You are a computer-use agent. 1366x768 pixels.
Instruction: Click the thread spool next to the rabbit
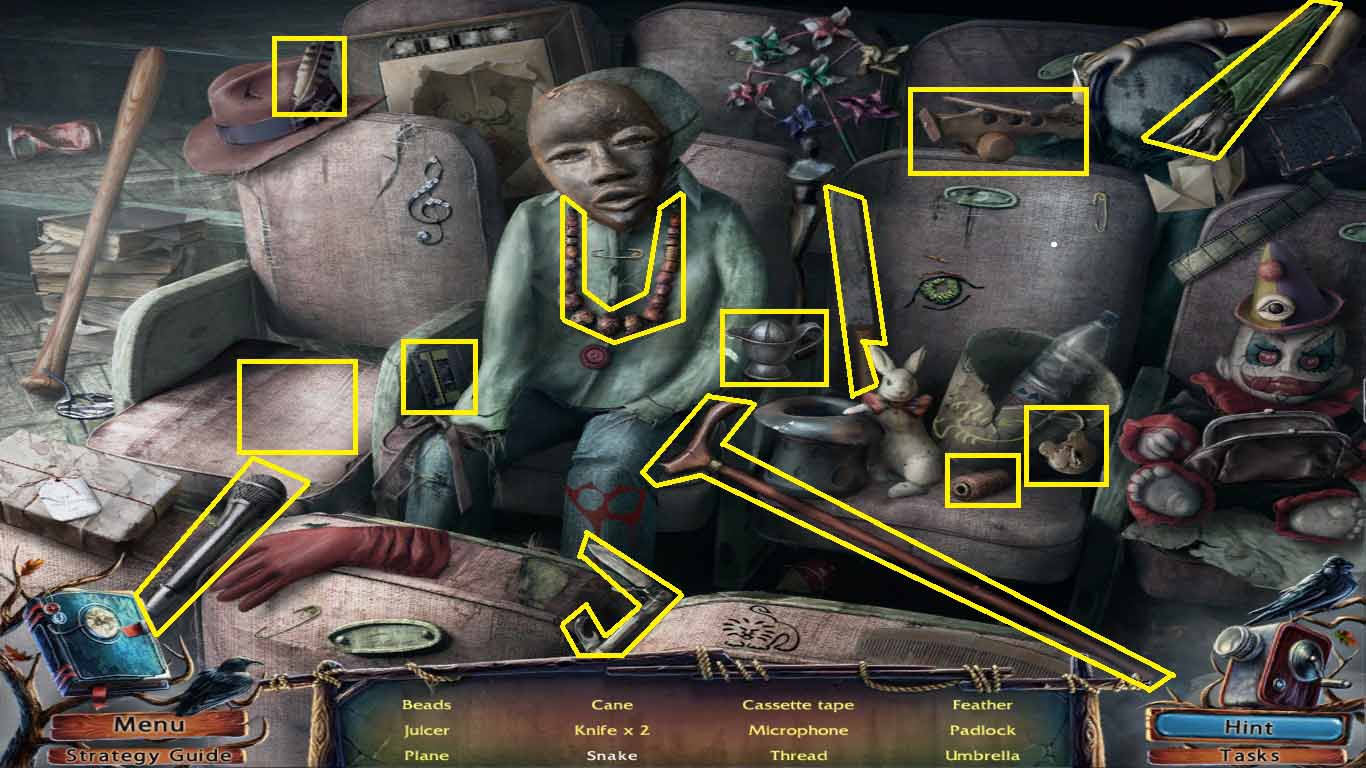(980, 480)
